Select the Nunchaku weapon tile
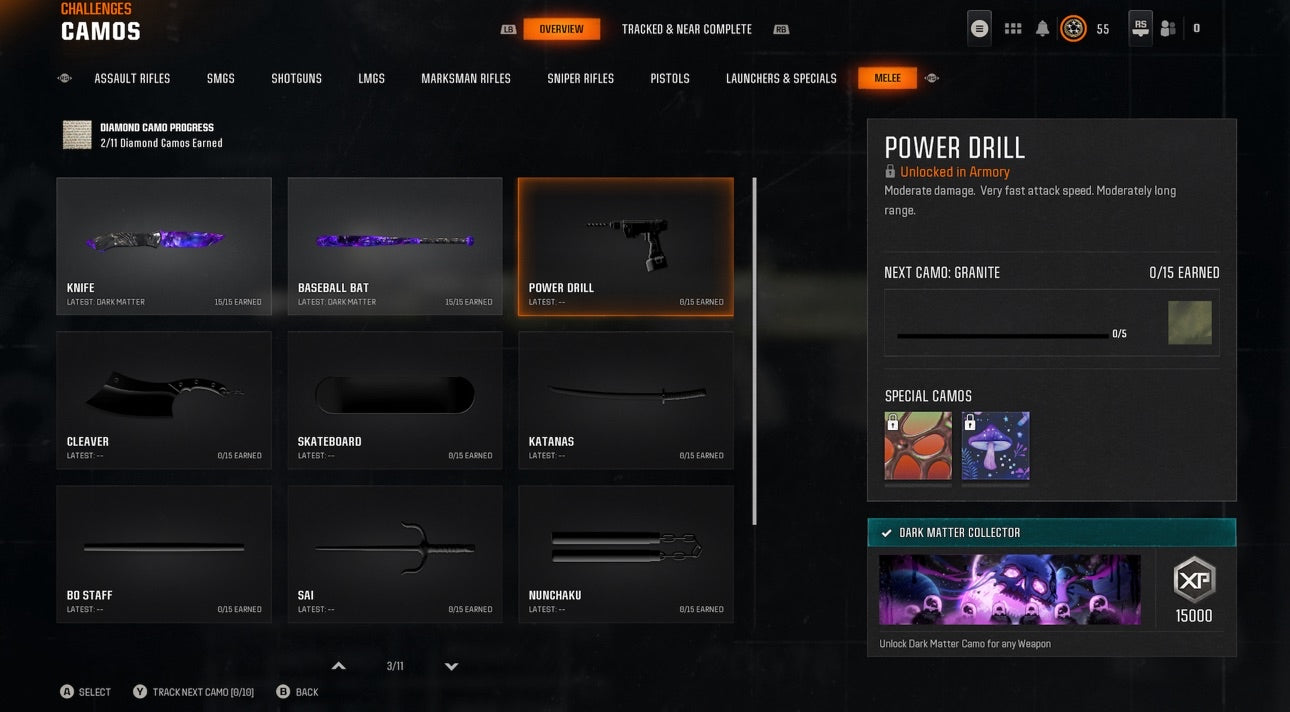Viewport: 1290px width, 712px height. click(x=626, y=554)
